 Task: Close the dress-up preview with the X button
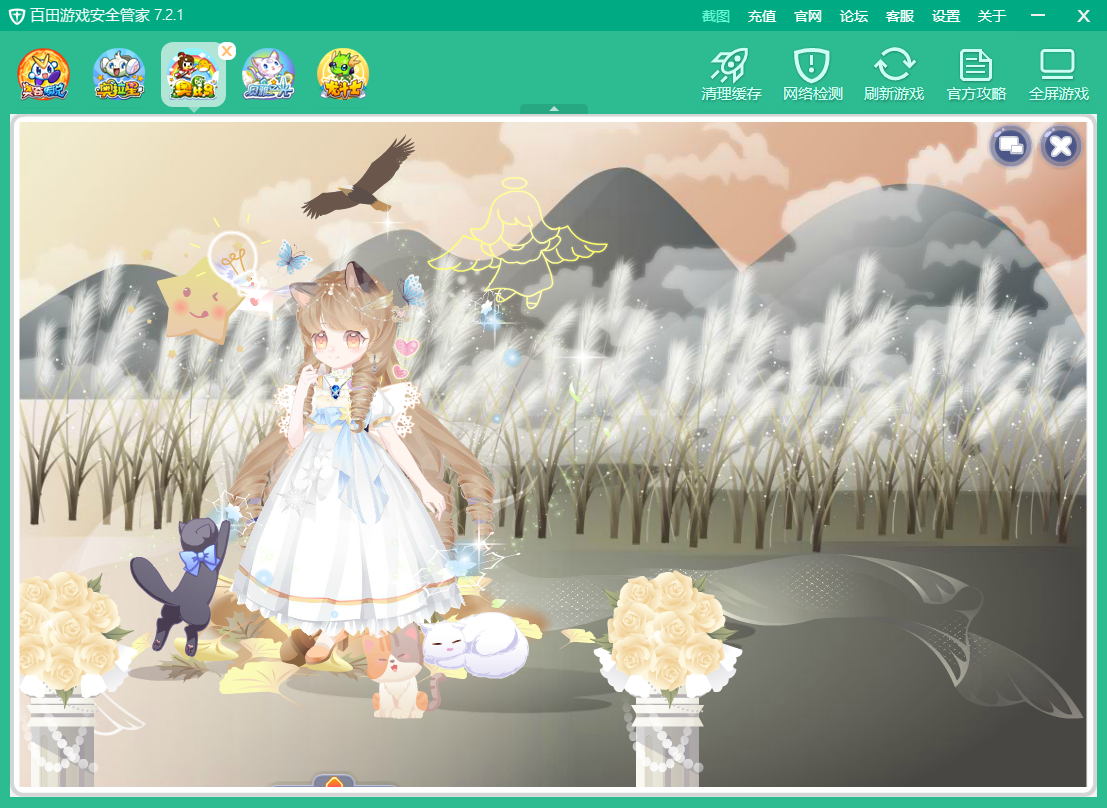[1061, 147]
